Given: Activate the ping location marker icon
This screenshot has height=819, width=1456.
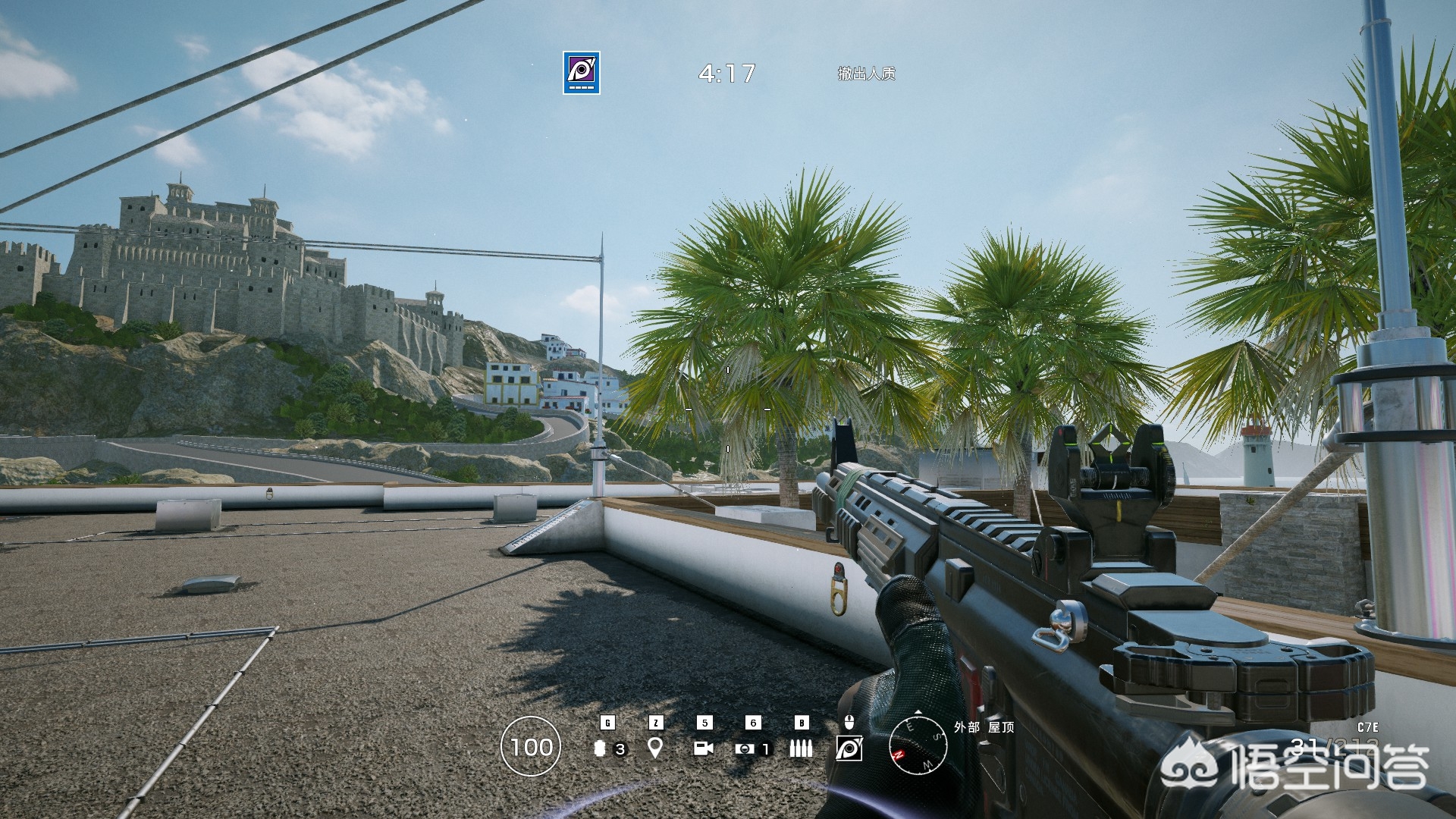Looking at the screenshot, I should 655,748.
